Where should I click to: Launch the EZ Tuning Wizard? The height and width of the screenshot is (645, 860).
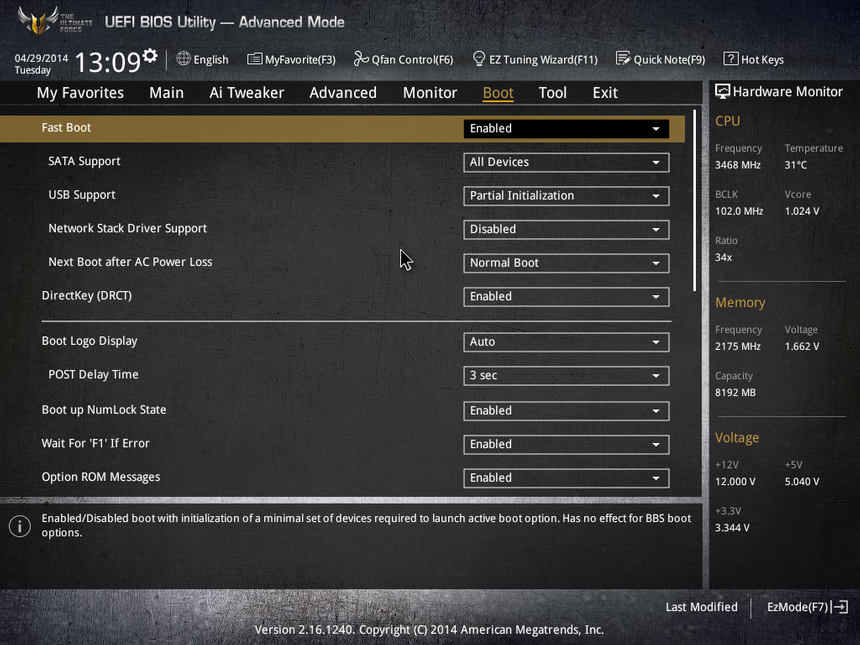tap(534, 60)
